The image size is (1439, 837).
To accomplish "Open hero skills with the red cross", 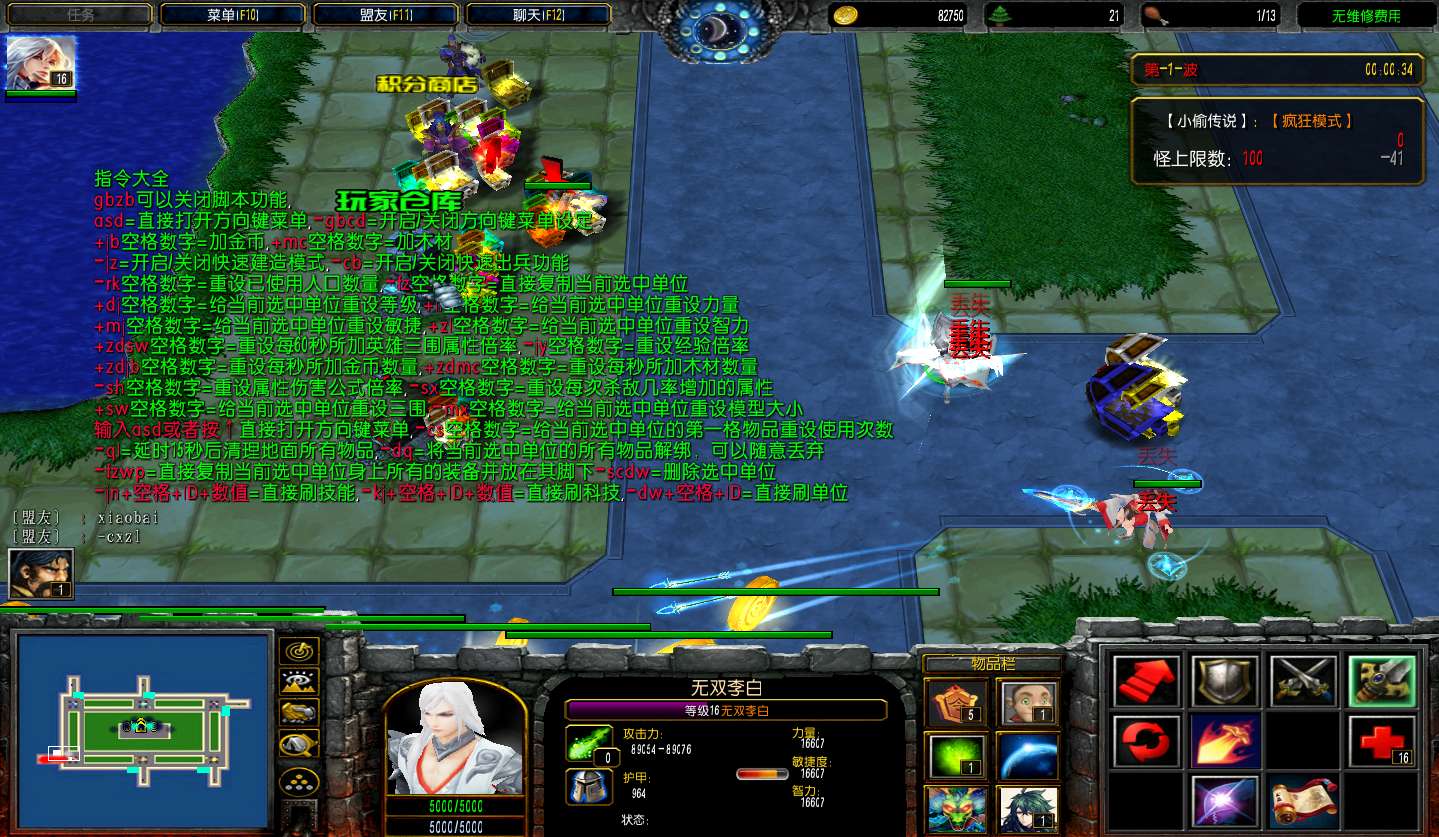I will click(1382, 741).
